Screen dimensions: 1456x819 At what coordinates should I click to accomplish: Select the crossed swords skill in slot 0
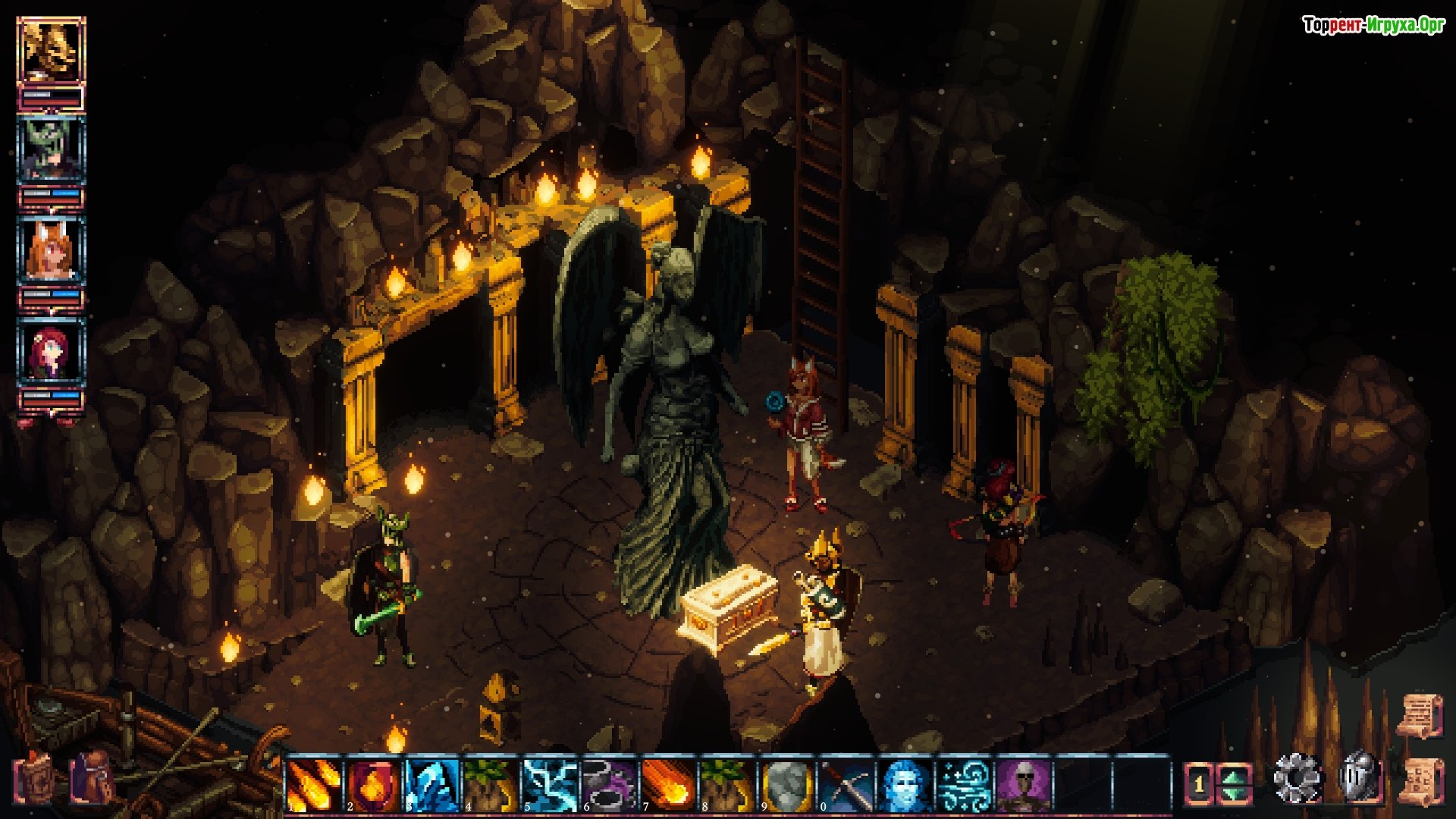[x=846, y=784]
